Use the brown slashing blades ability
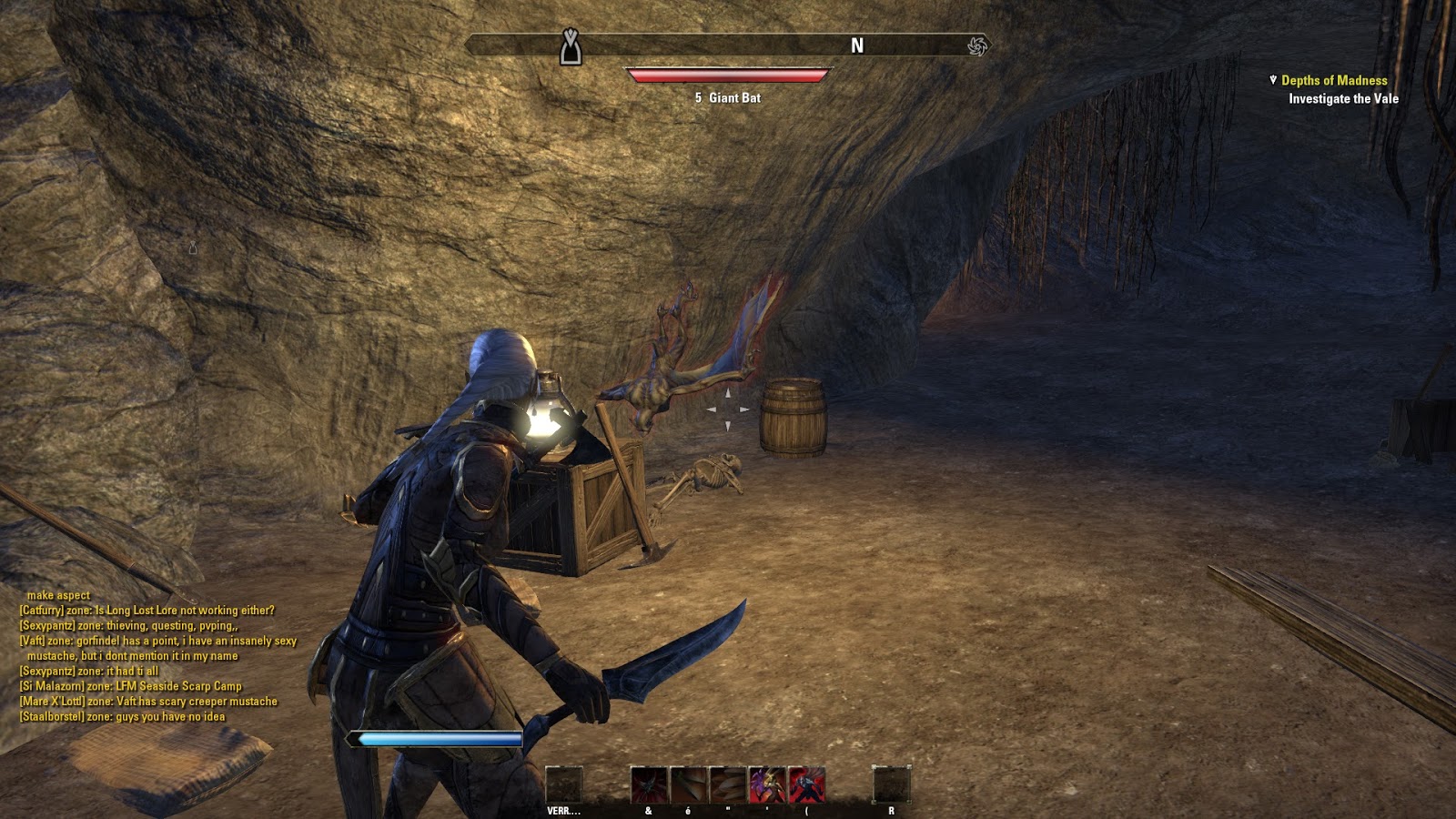Screen dimensions: 1456x819 tap(688, 784)
